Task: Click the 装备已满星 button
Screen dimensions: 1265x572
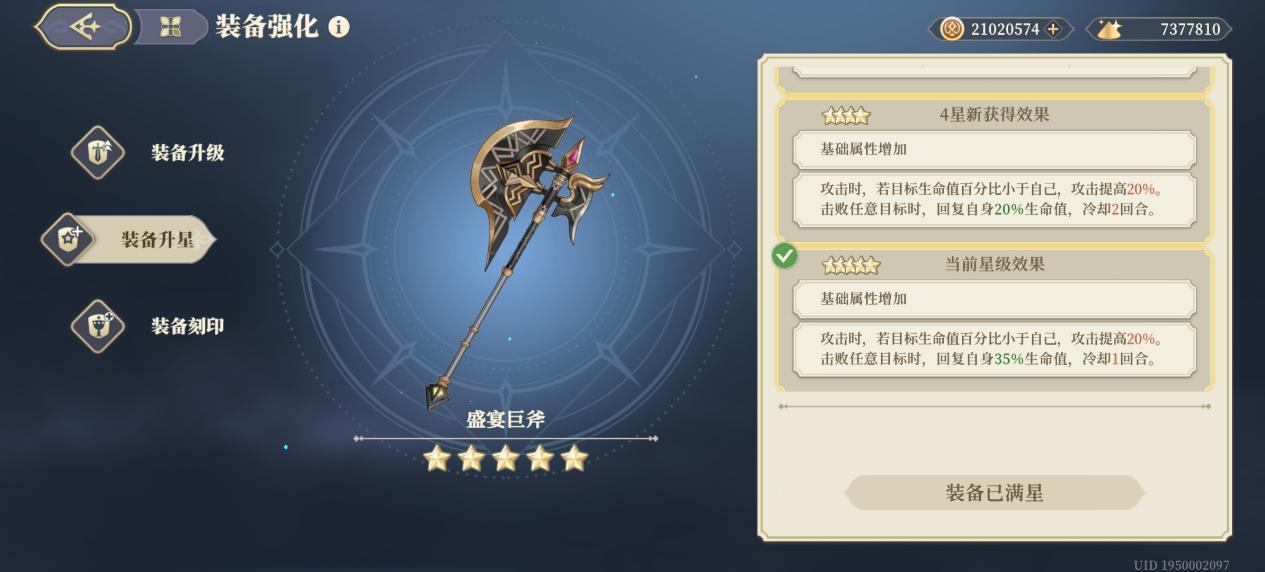Action: point(994,493)
